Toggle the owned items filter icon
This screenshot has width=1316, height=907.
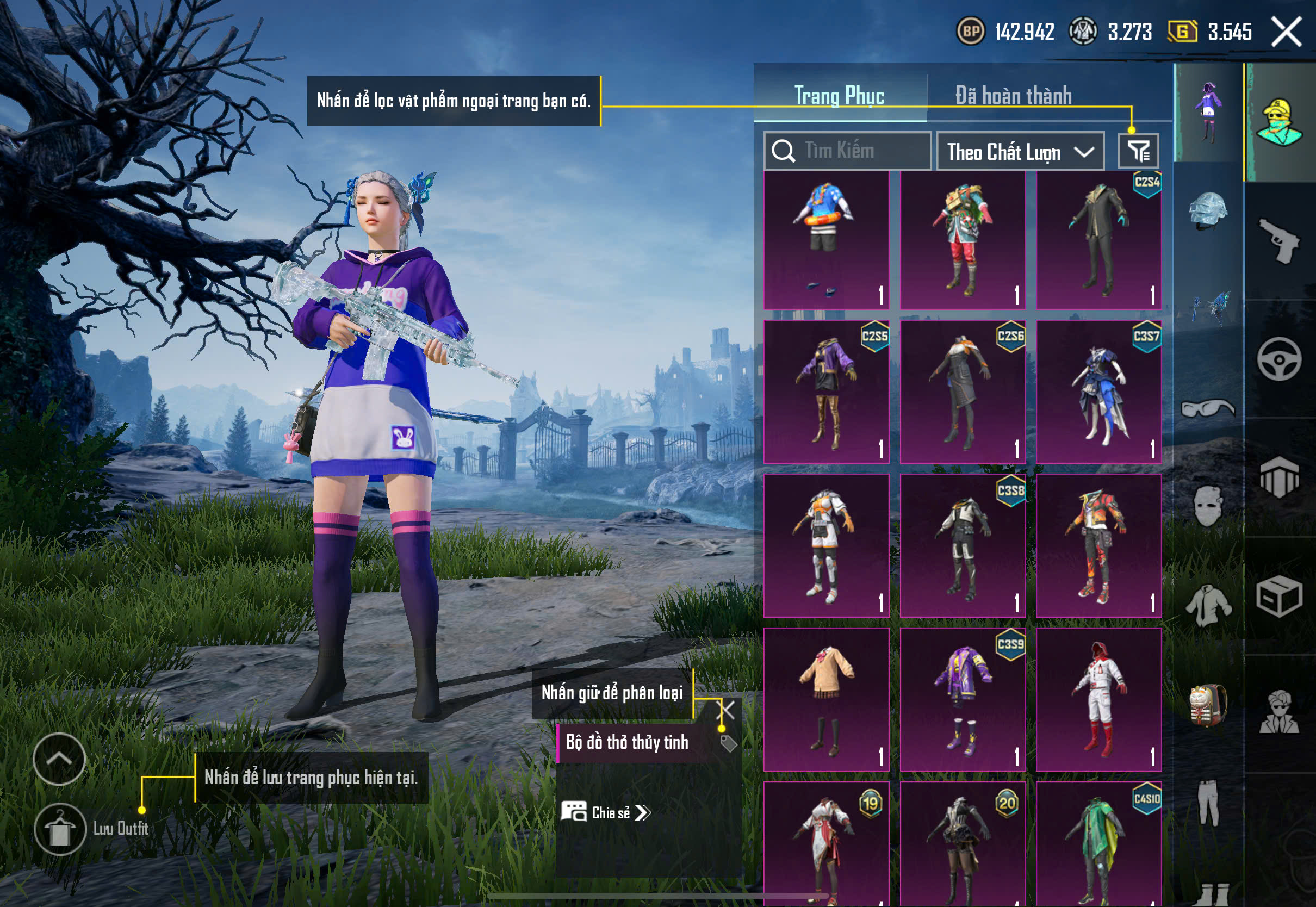(x=1138, y=151)
